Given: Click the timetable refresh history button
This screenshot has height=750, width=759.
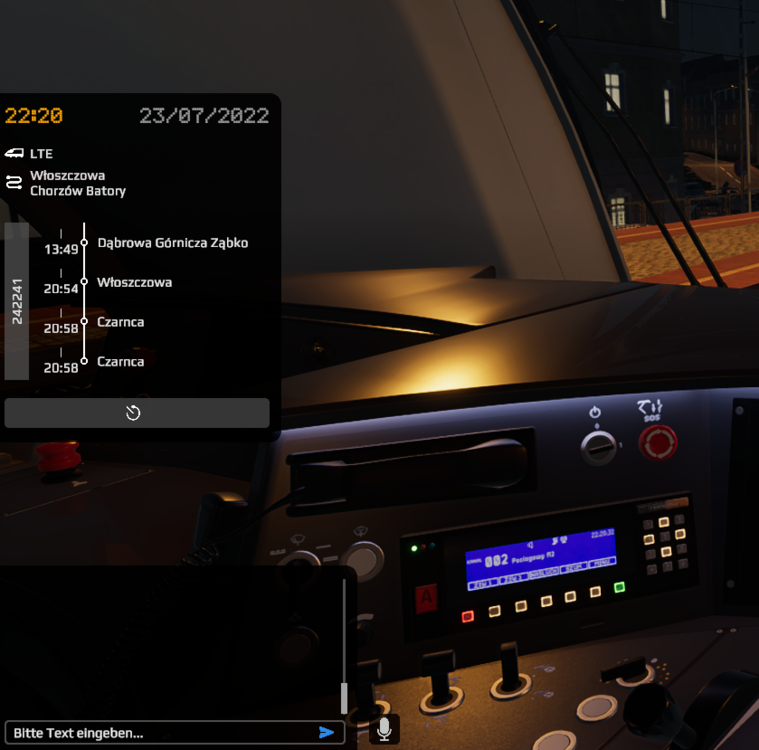Looking at the screenshot, I should pos(136,413).
